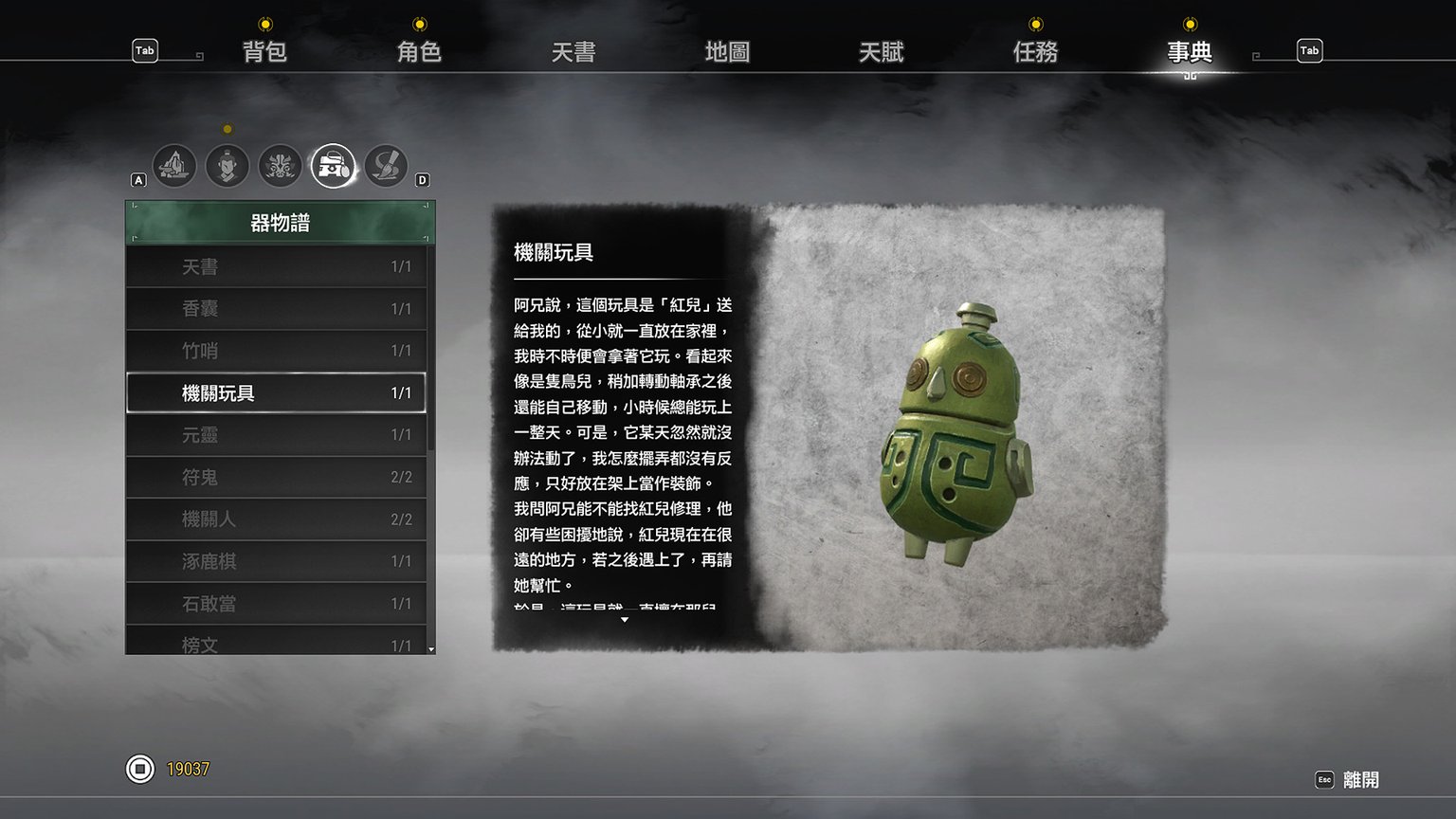
Task: Switch to the 任務 tab
Action: 1034,52
